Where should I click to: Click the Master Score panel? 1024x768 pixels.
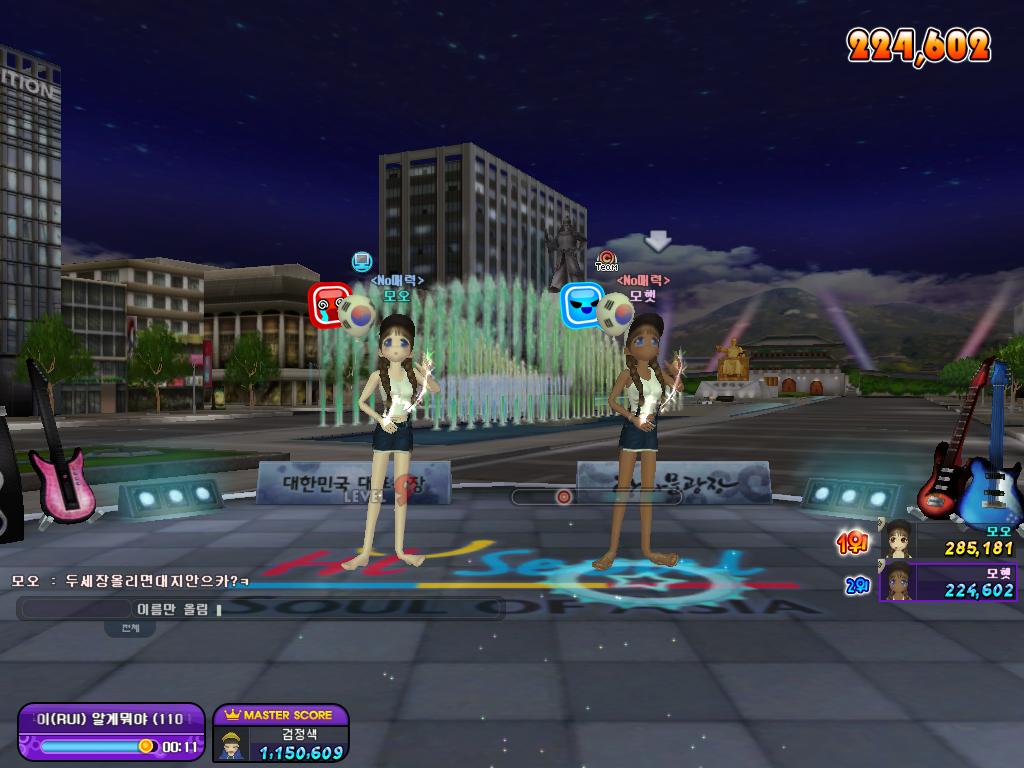[280, 734]
